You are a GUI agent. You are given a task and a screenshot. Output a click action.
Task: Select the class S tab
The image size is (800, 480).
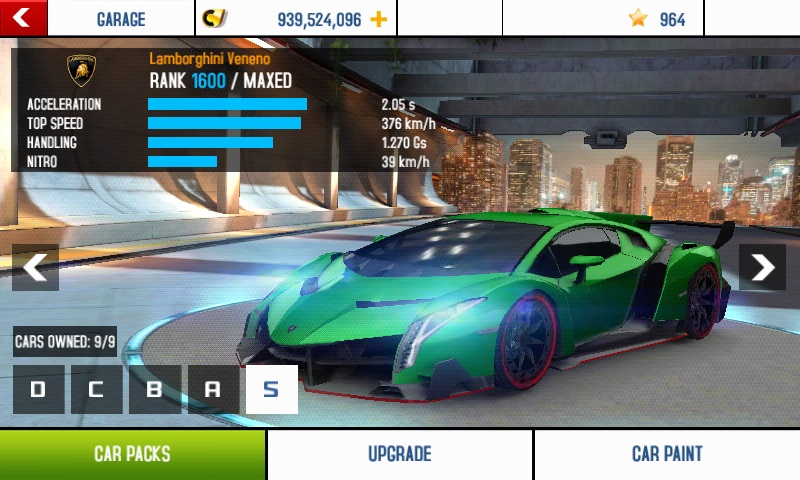271,389
